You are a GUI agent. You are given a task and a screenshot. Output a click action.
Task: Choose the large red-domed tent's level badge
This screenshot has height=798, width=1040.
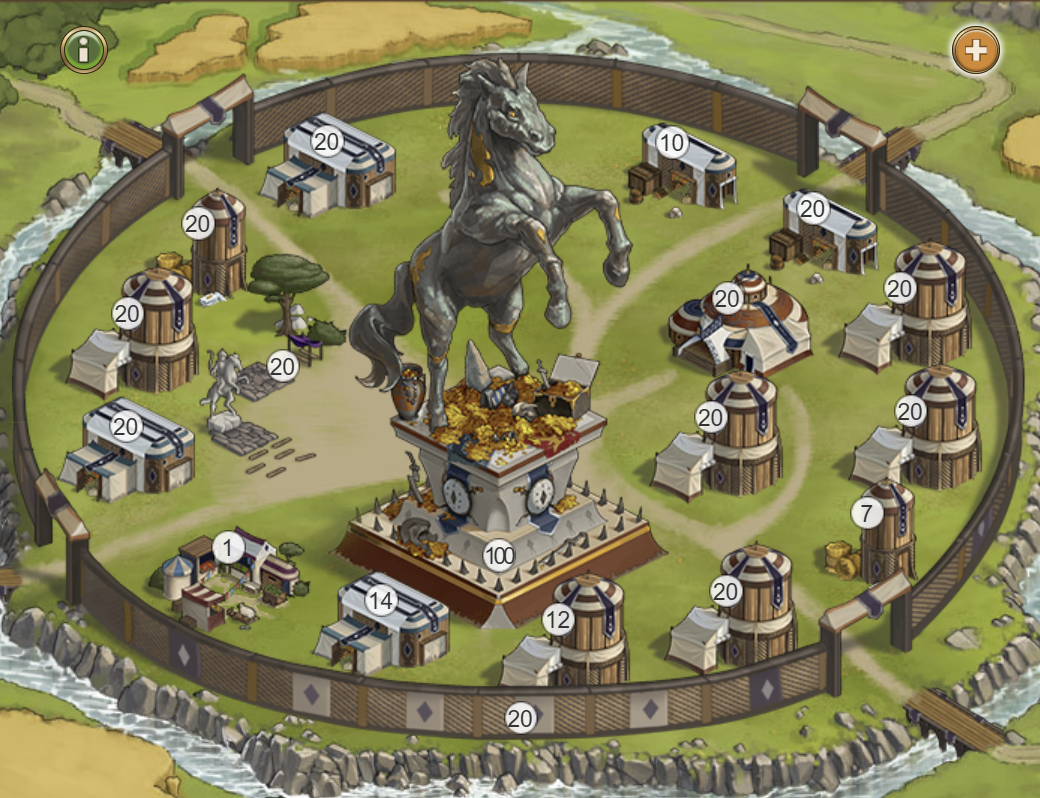point(727,298)
